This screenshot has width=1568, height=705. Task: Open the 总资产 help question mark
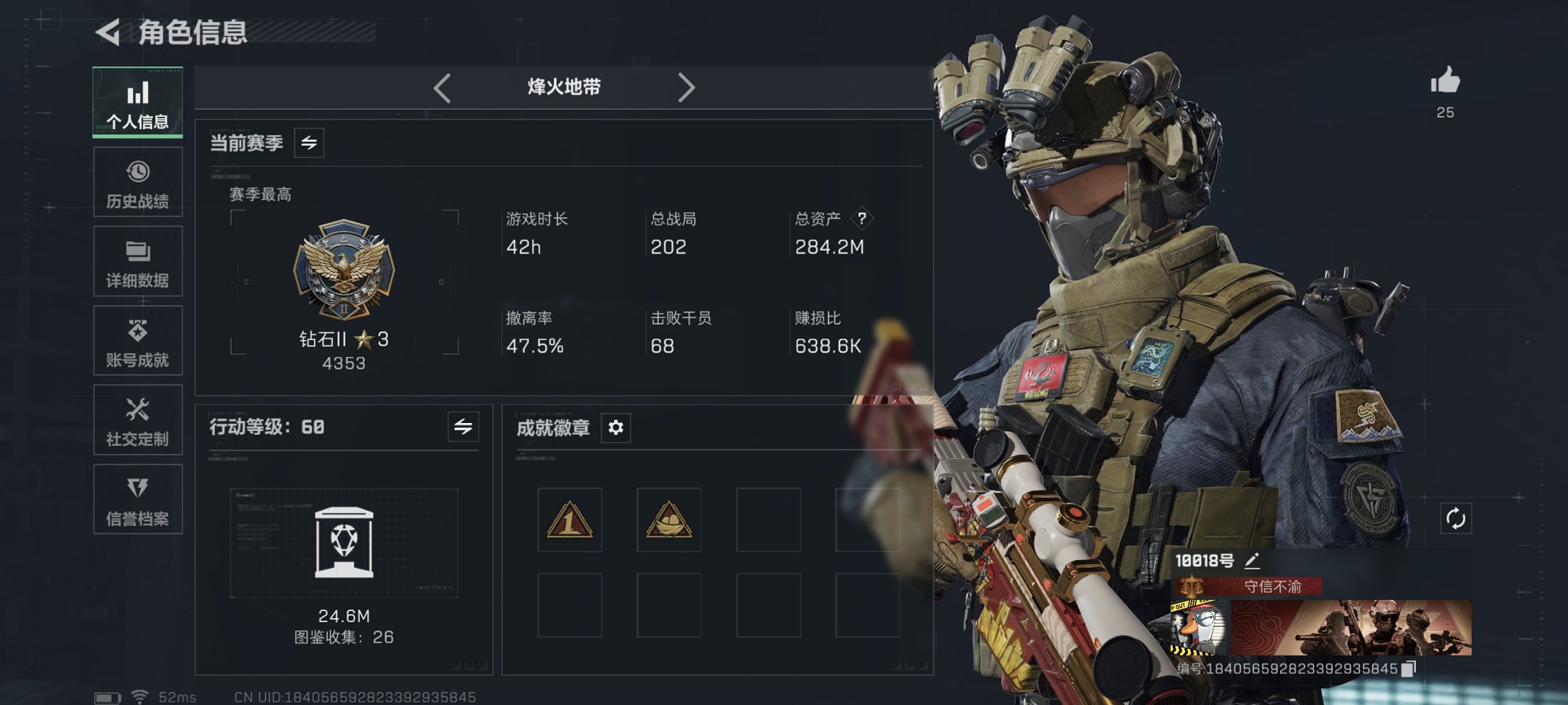coord(861,217)
